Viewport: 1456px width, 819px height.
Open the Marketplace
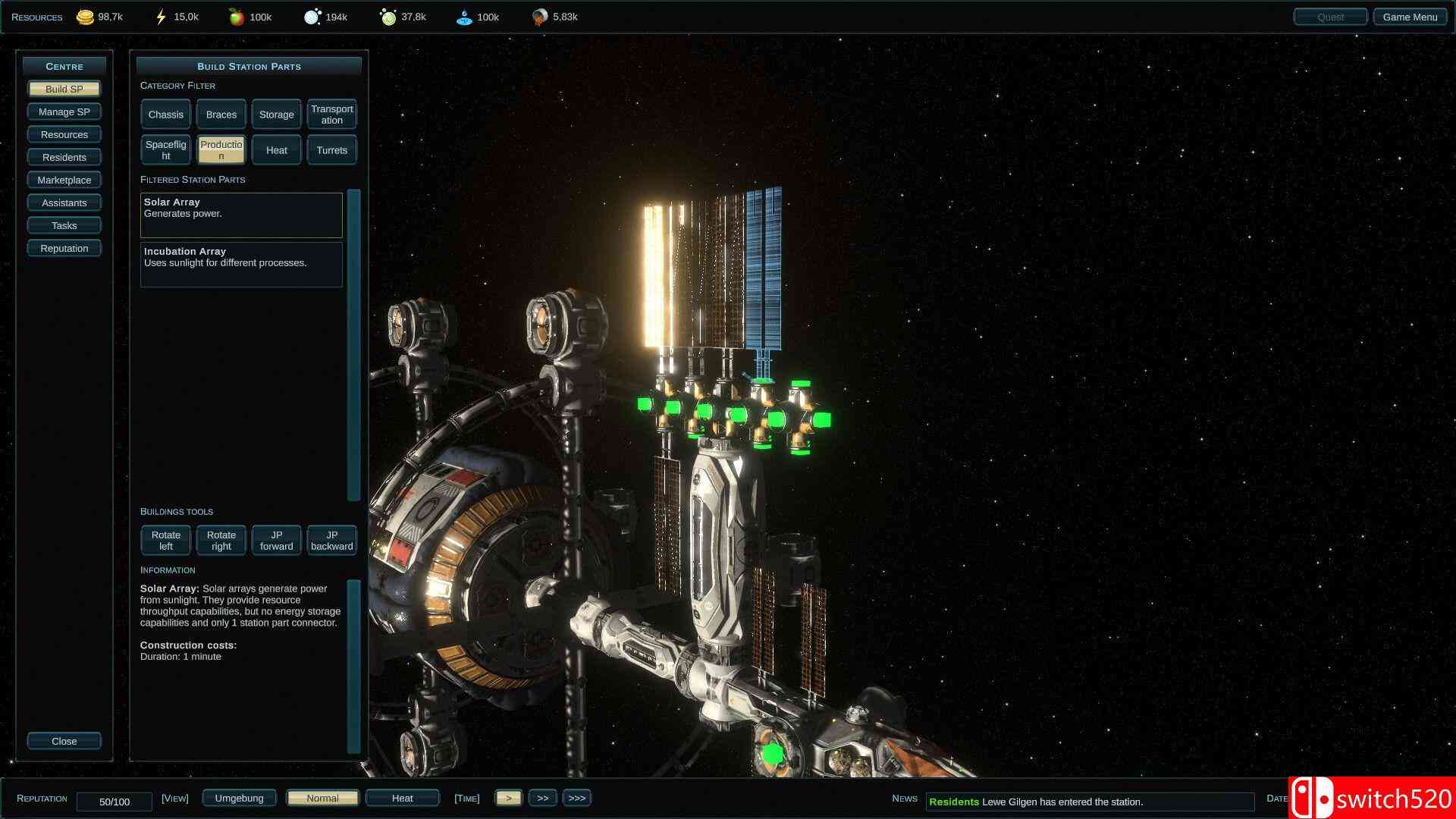64,180
